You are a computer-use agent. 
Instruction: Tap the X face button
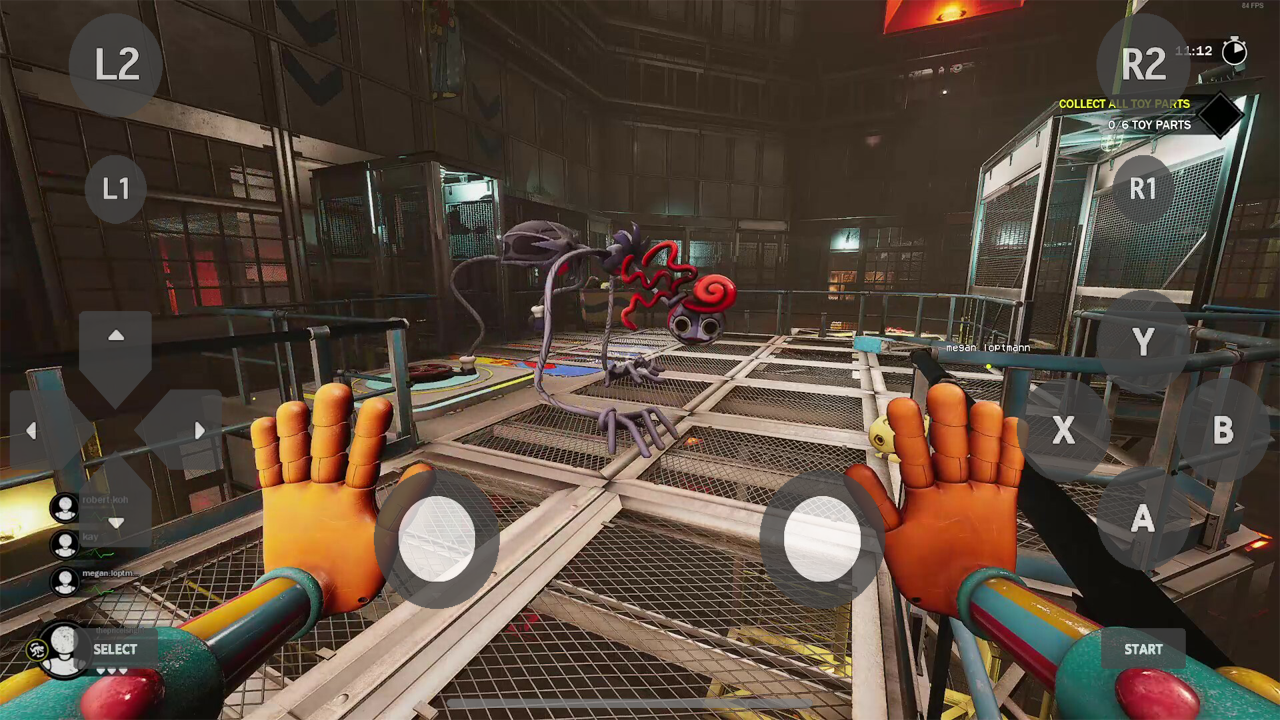click(x=1063, y=431)
